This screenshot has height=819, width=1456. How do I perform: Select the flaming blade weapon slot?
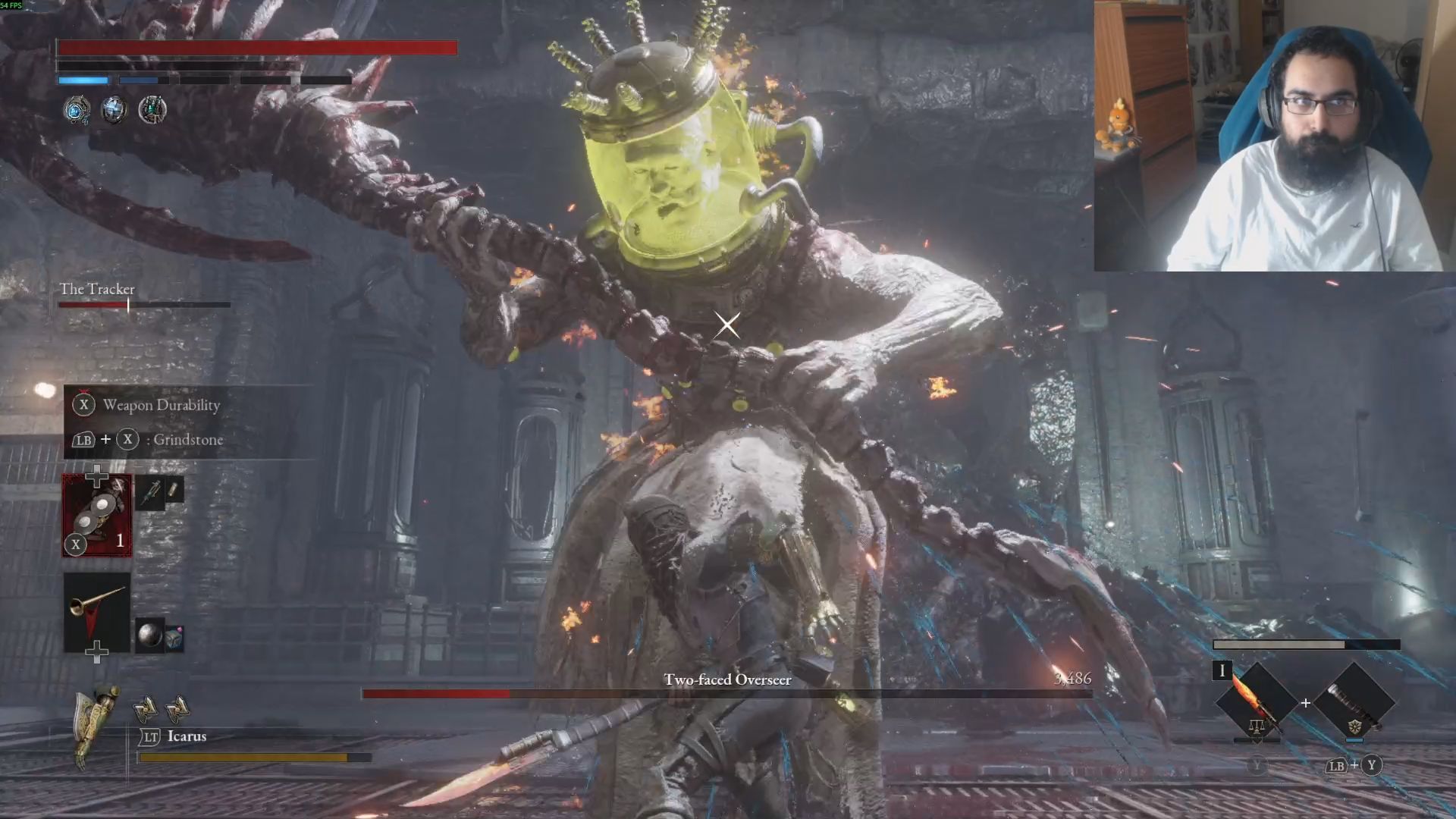pyautogui.click(x=1255, y=703)
